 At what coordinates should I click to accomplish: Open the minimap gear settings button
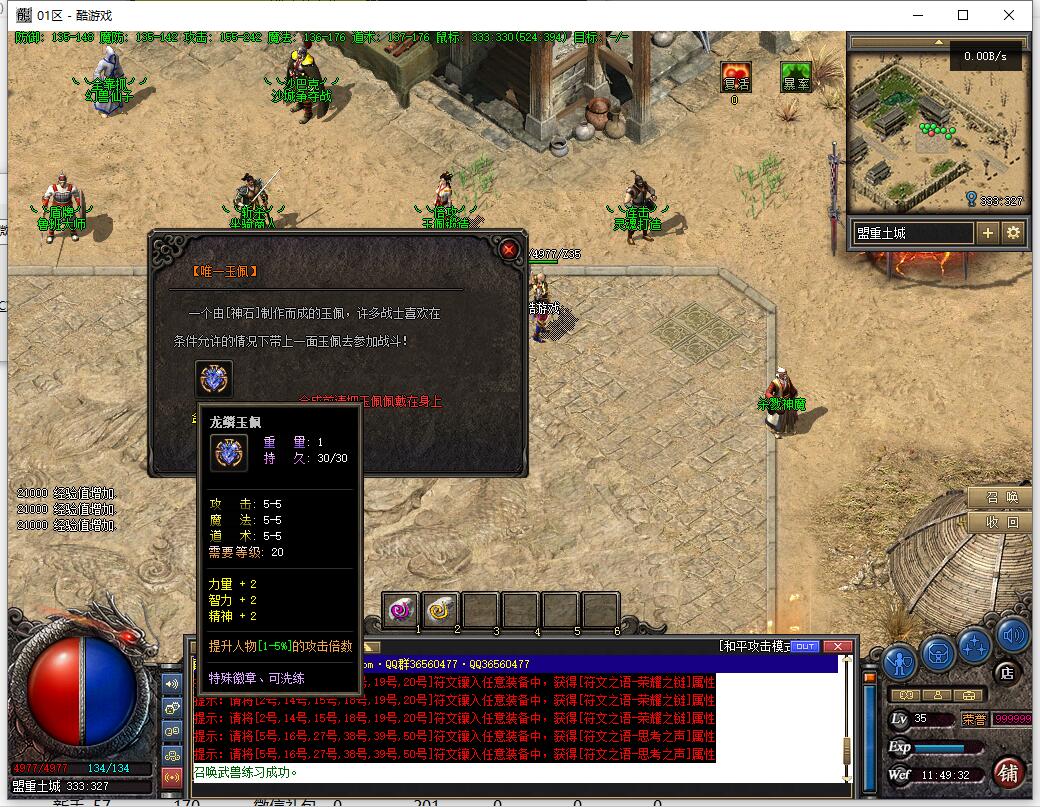[1013, 233]
